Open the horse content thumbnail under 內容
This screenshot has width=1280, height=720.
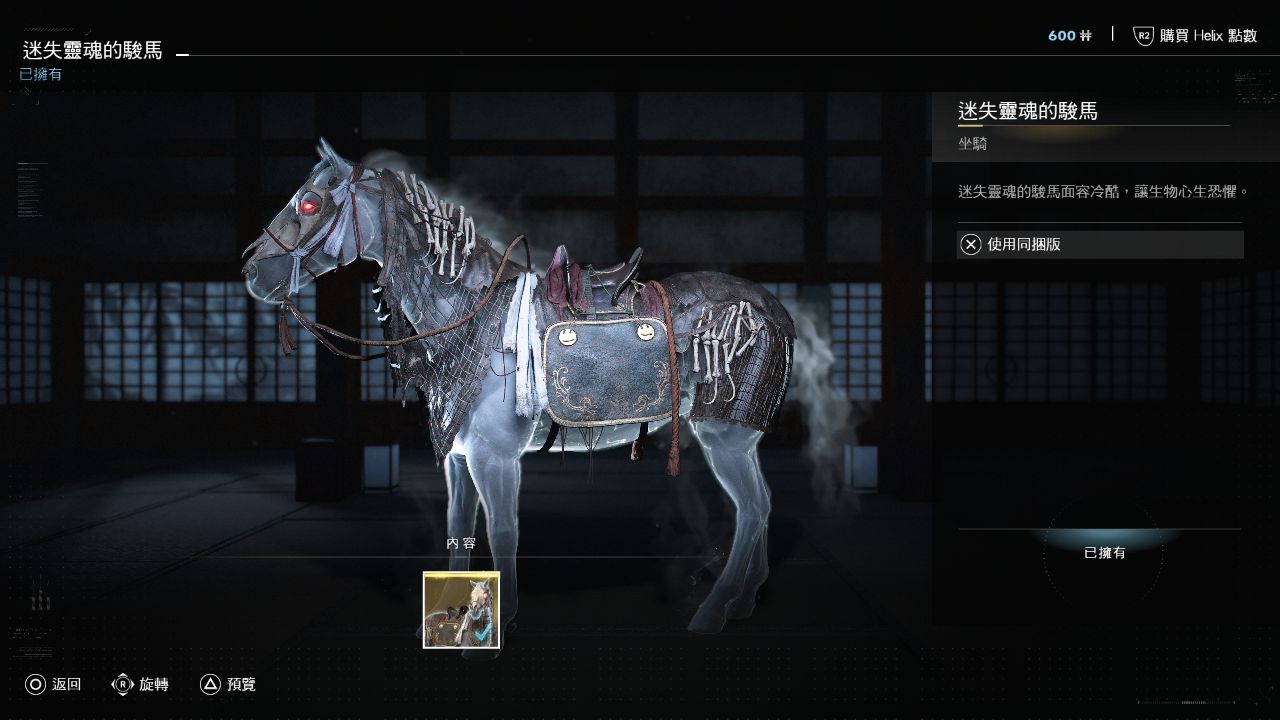tap(461, 610)
